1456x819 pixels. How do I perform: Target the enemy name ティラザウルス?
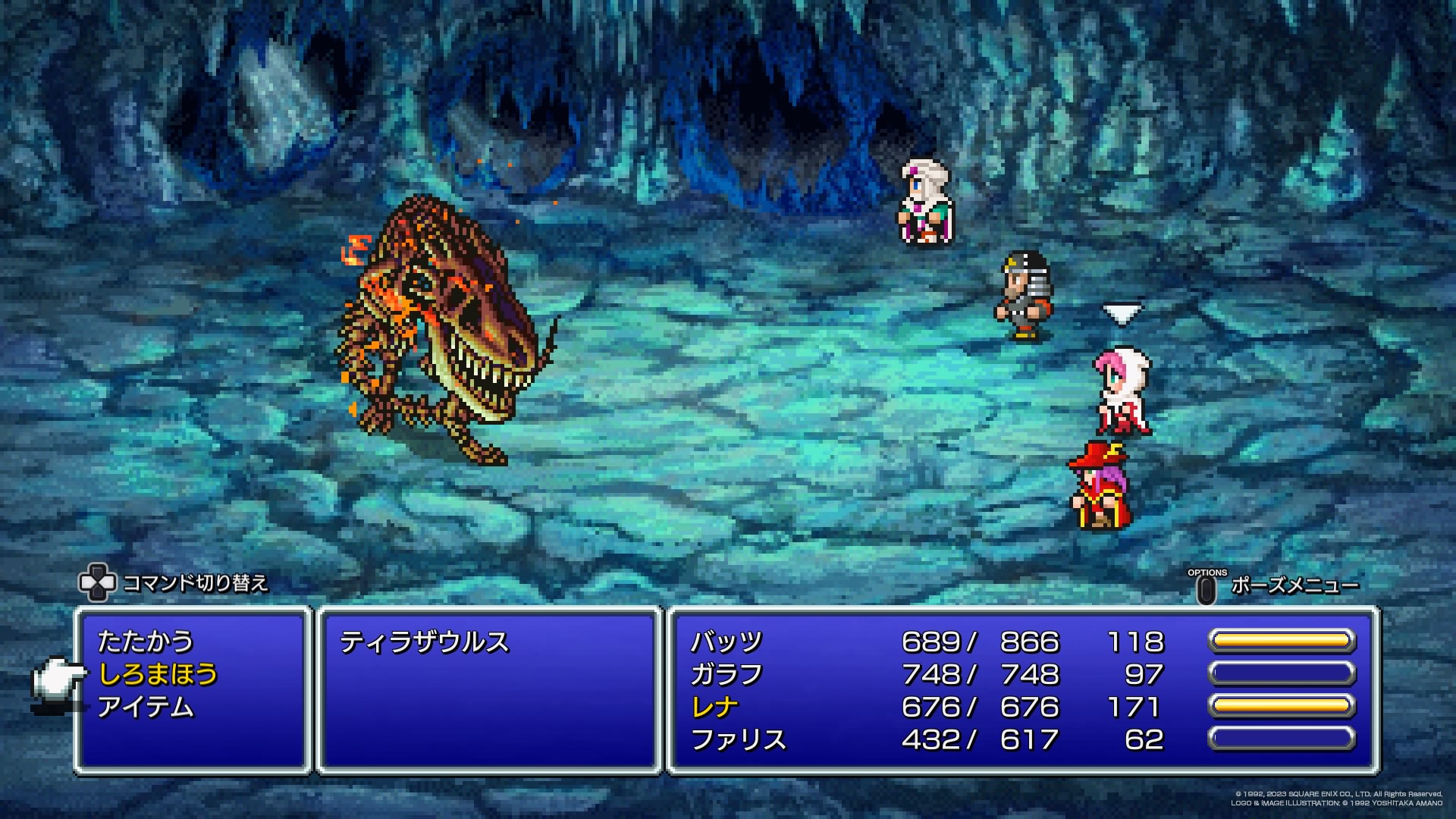pos(424,642)
